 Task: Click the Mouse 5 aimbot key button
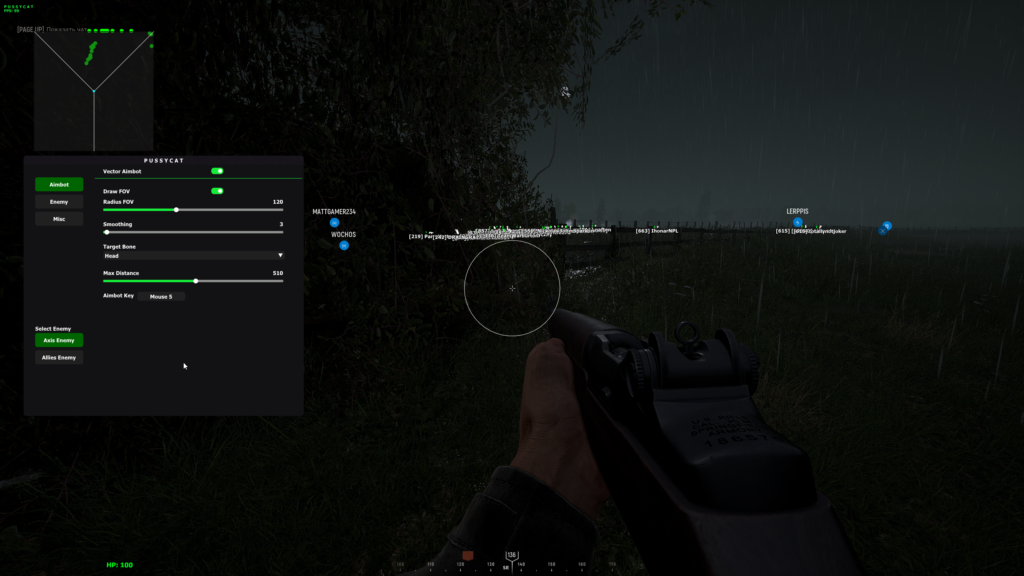click(161, 297)
